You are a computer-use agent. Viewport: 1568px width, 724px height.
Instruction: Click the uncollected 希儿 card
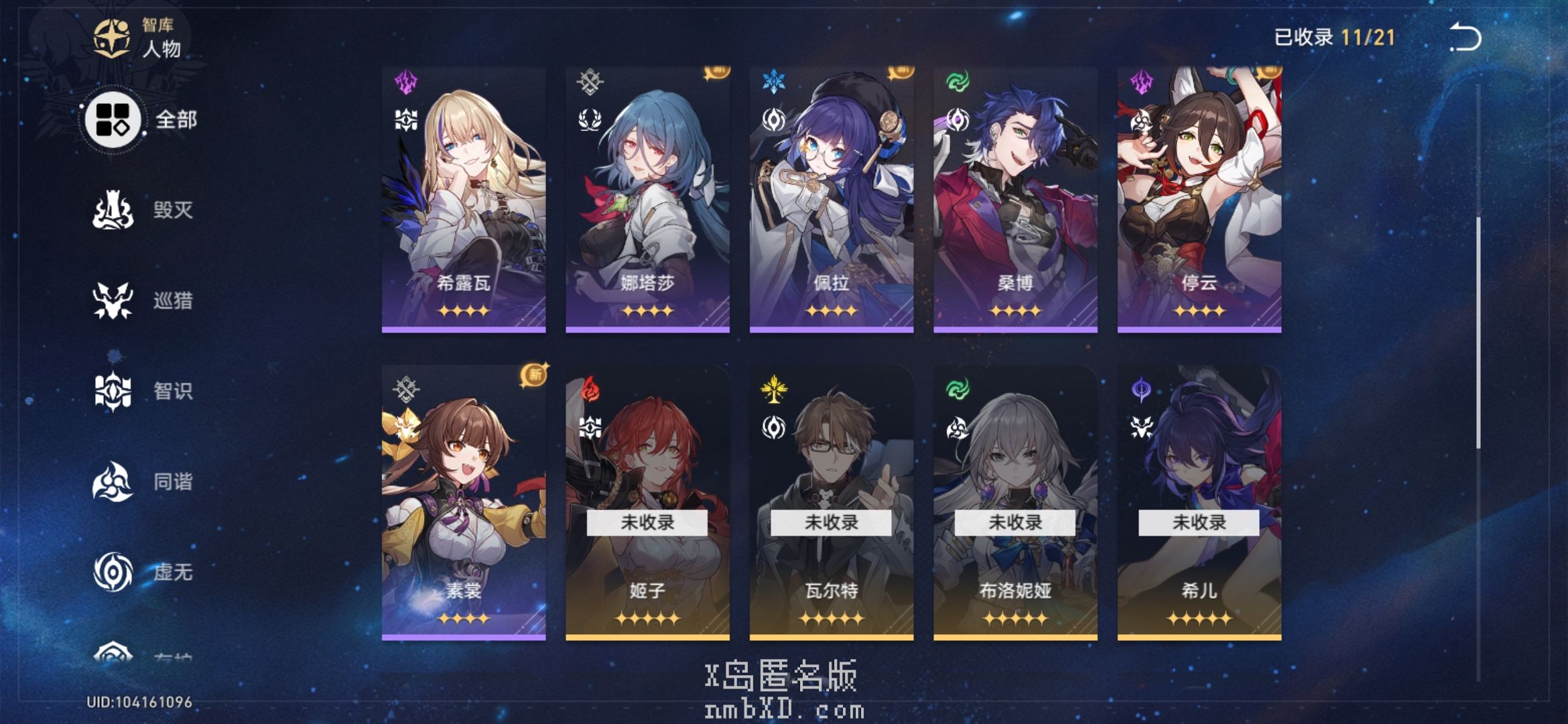click(1199, 503)
